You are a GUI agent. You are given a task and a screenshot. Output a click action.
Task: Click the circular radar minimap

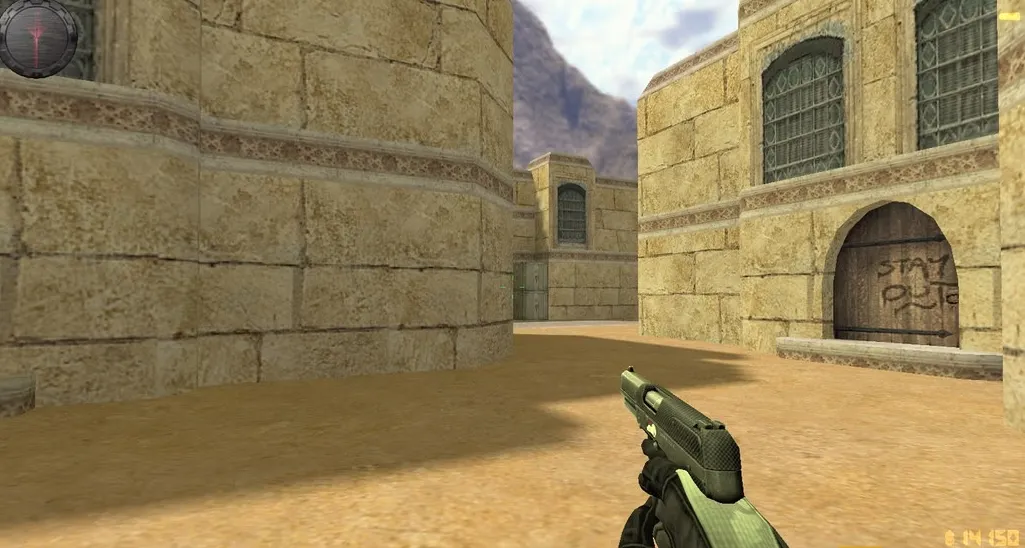click(39, 37)
